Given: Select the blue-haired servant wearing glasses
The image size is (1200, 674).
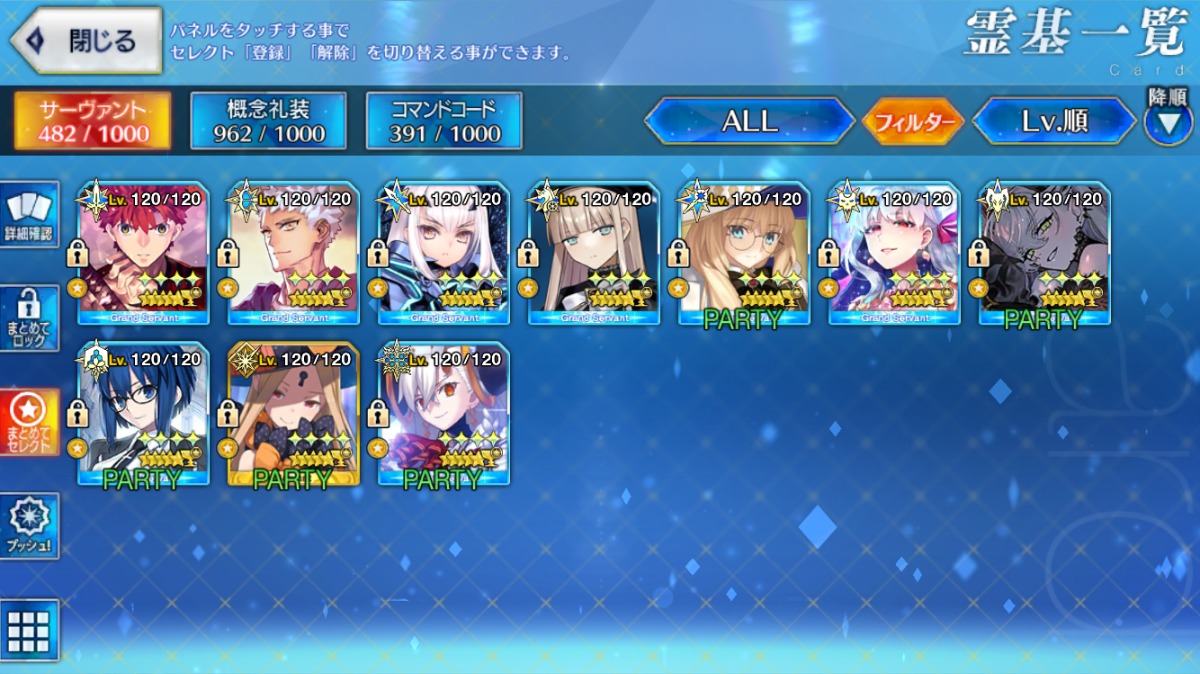Looking at the screenshot, I should point(143,413).
